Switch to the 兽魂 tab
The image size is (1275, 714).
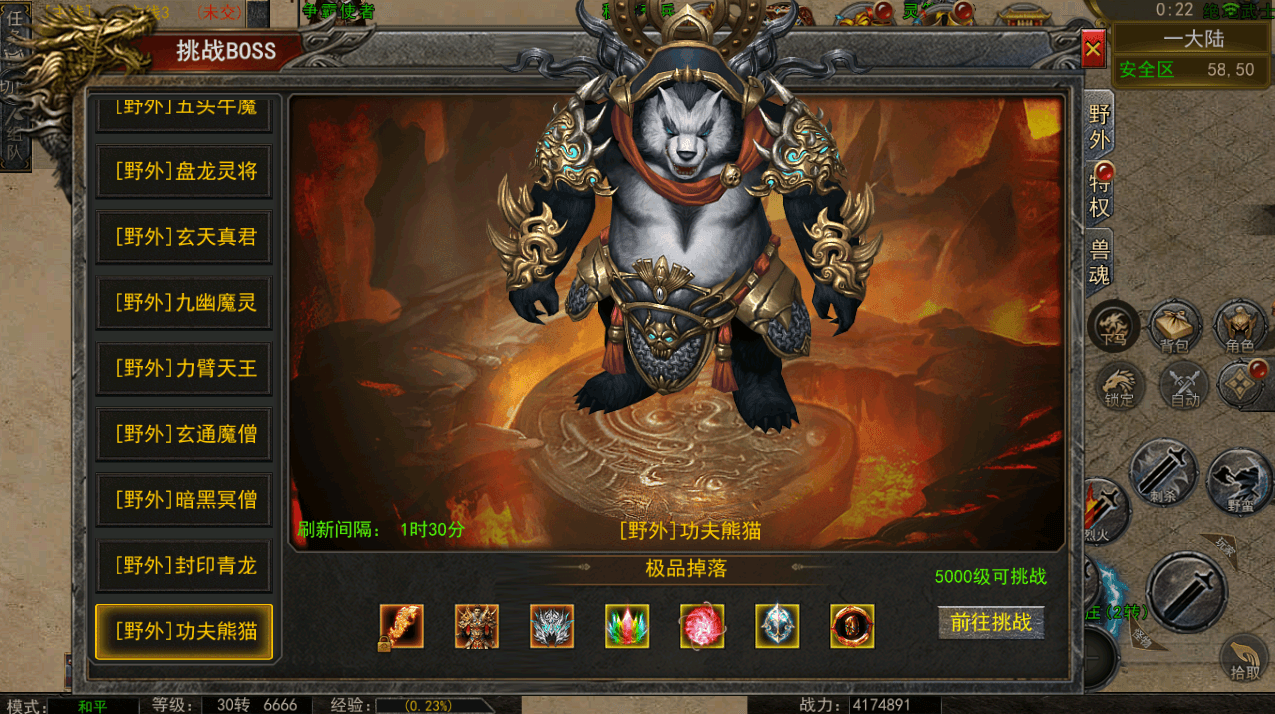1099,261
